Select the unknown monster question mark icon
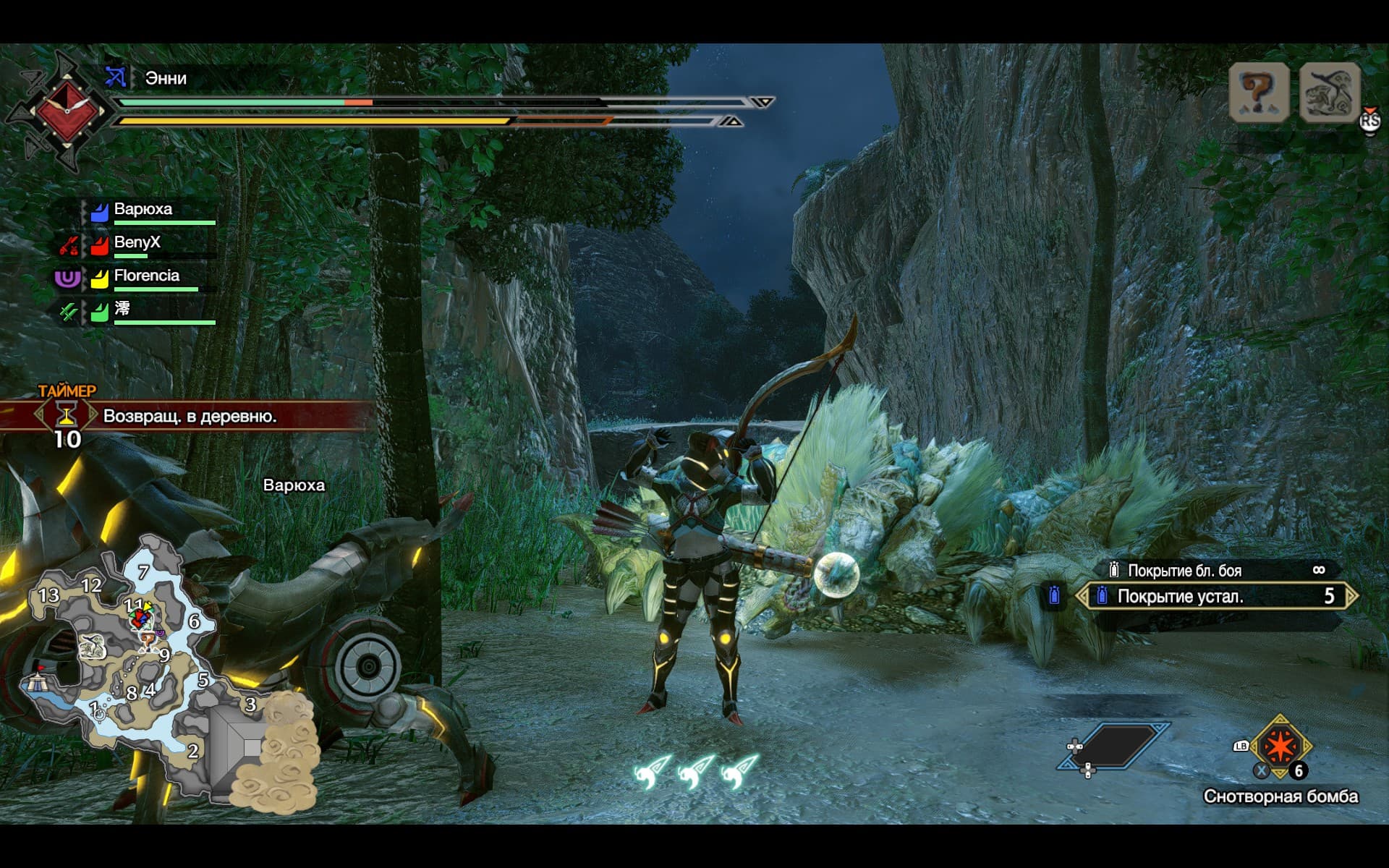The image size is (1389, 868). coord(1259,93)
